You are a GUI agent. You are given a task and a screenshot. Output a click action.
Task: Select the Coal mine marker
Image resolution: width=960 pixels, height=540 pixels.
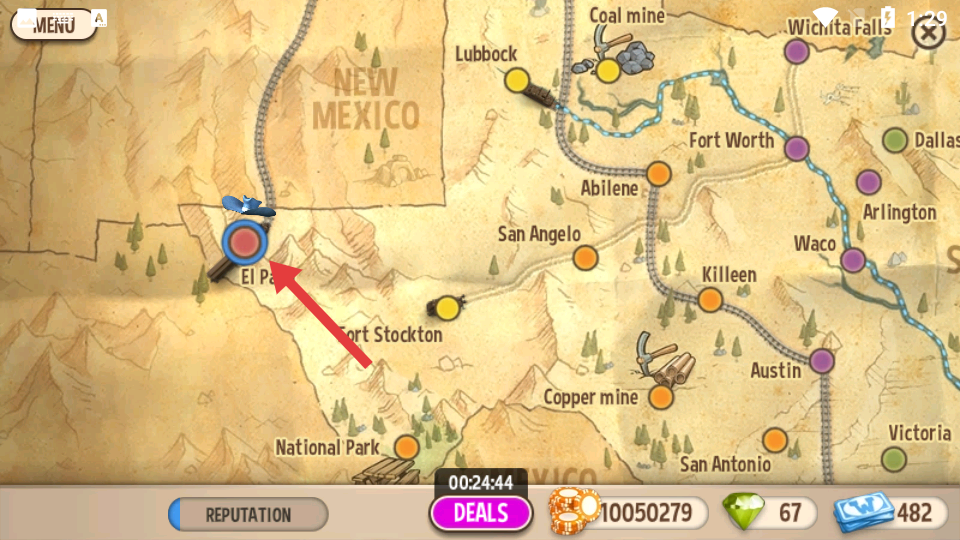[x=608, y=70]
